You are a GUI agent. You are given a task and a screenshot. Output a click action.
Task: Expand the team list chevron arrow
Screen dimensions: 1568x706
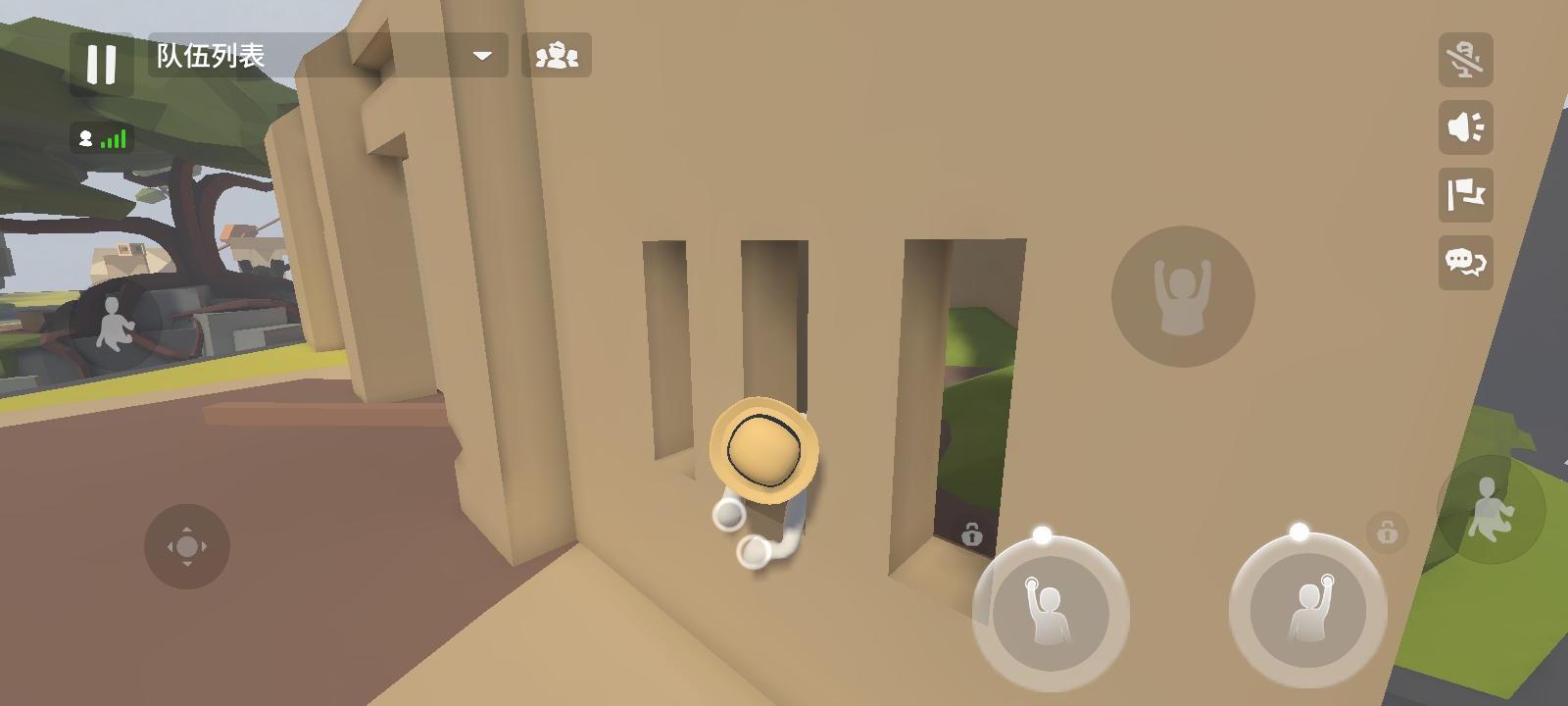(482, 57)
